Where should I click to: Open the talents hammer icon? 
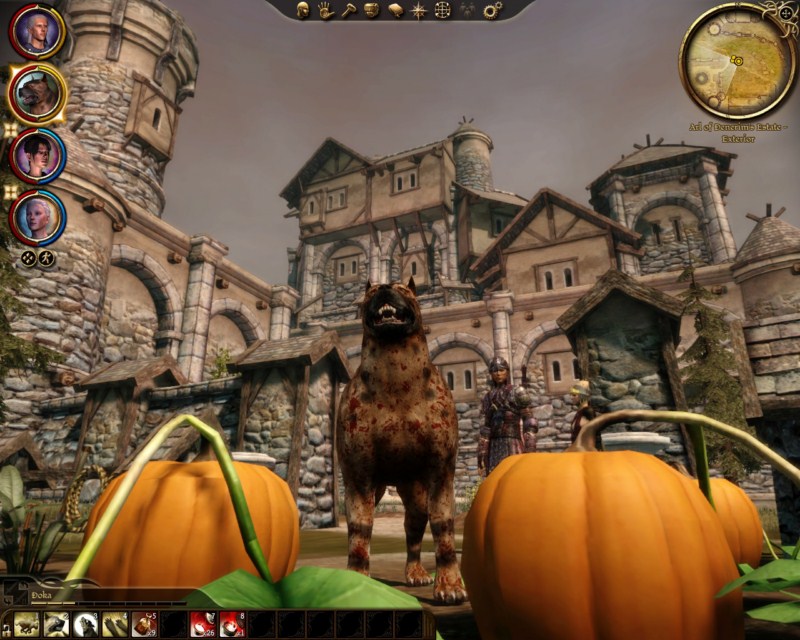tap(348, 10)
